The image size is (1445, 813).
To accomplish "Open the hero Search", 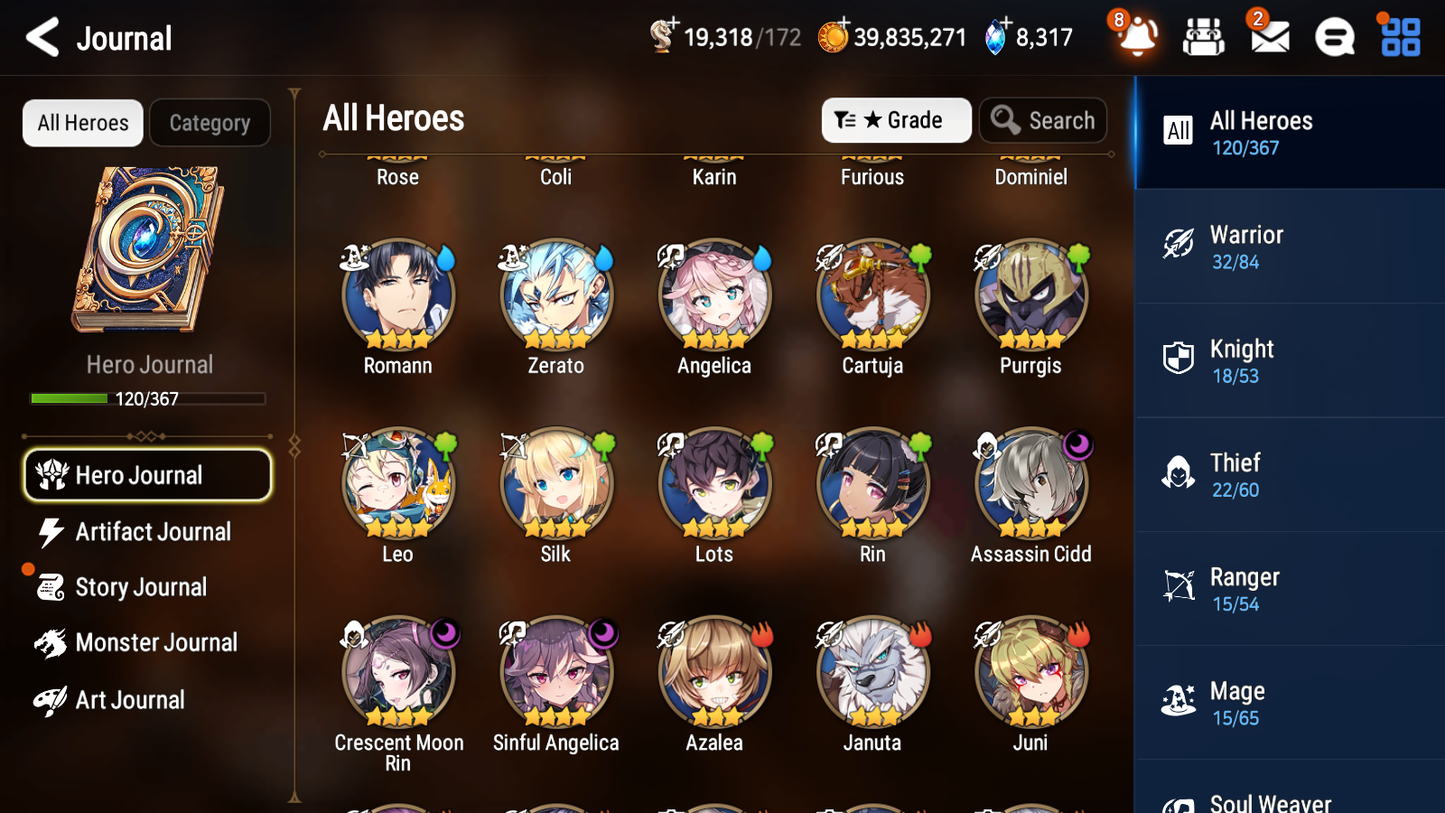I will click(x=1043, y=120).
